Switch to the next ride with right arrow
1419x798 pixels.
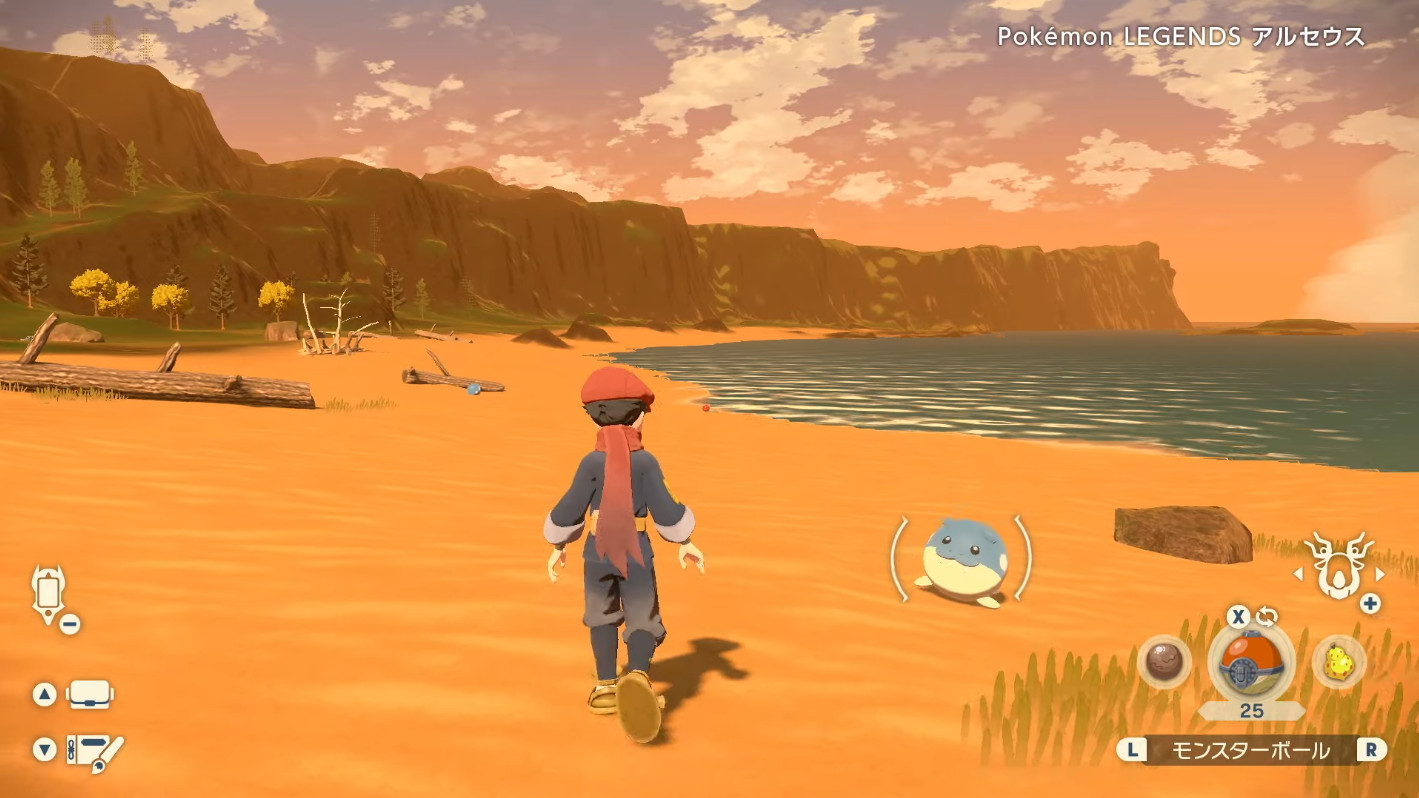click(1380, 574)
